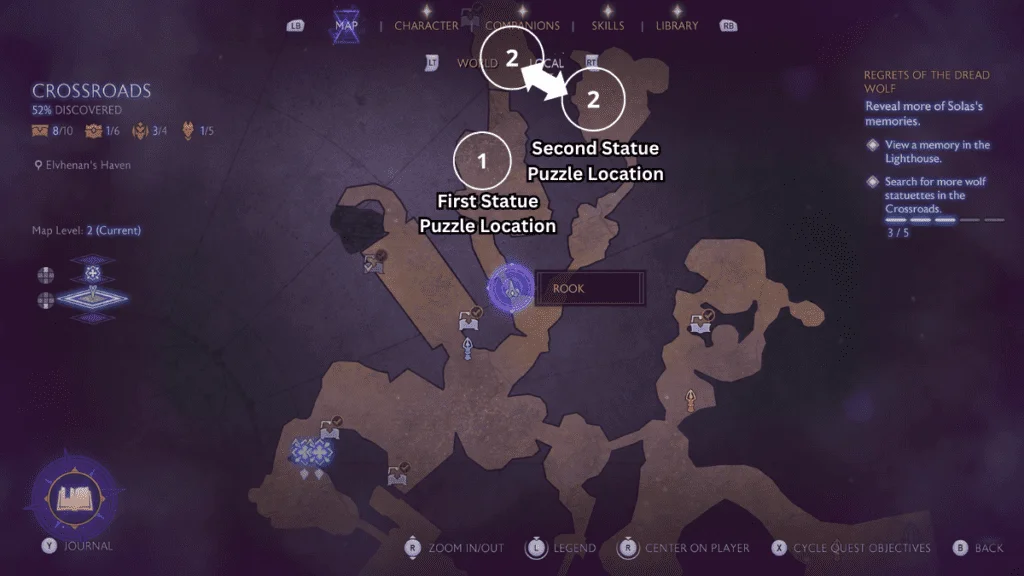Go to the Library tab
1024x576 pixels.
click(677, 25)
